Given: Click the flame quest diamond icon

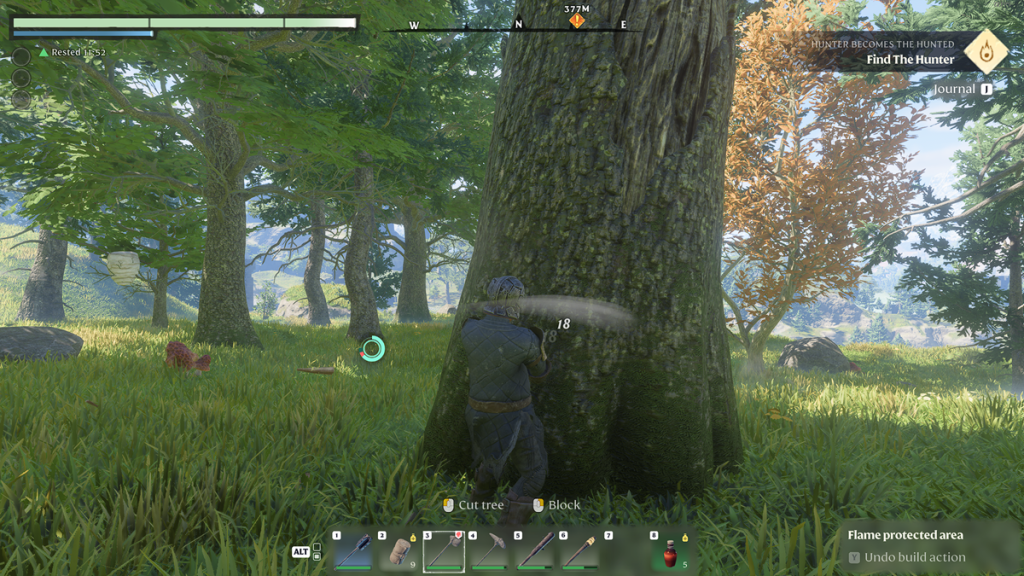Looking at the screenshot, I should coord(985,50).
